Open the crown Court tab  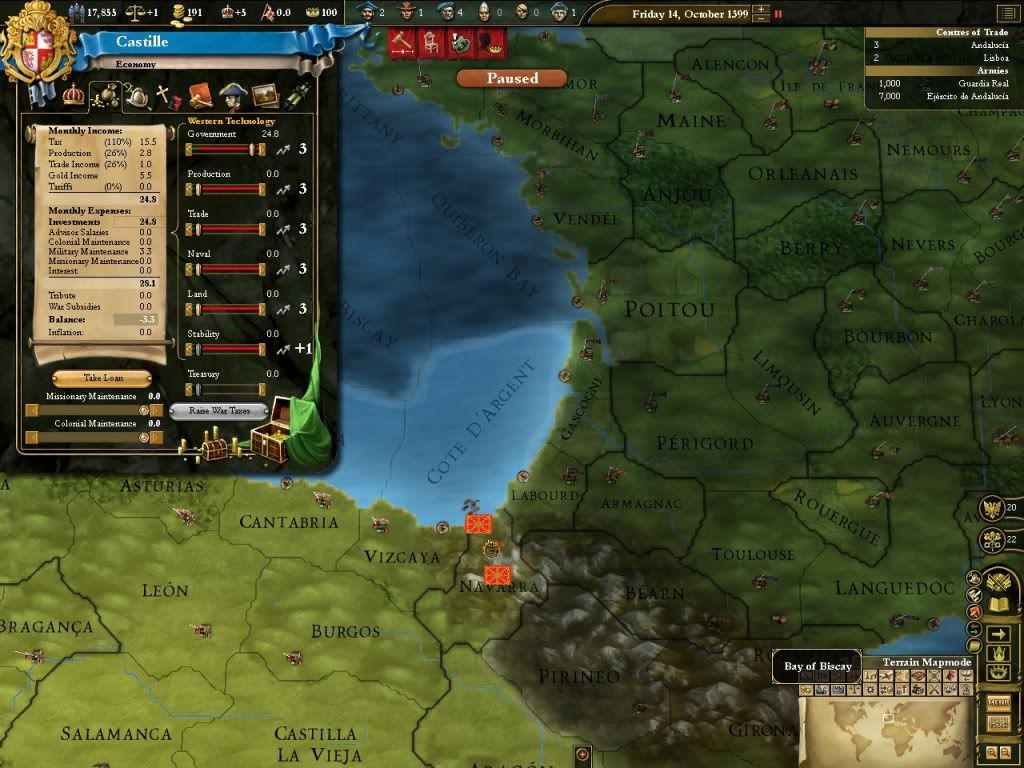tap(73, 95)
